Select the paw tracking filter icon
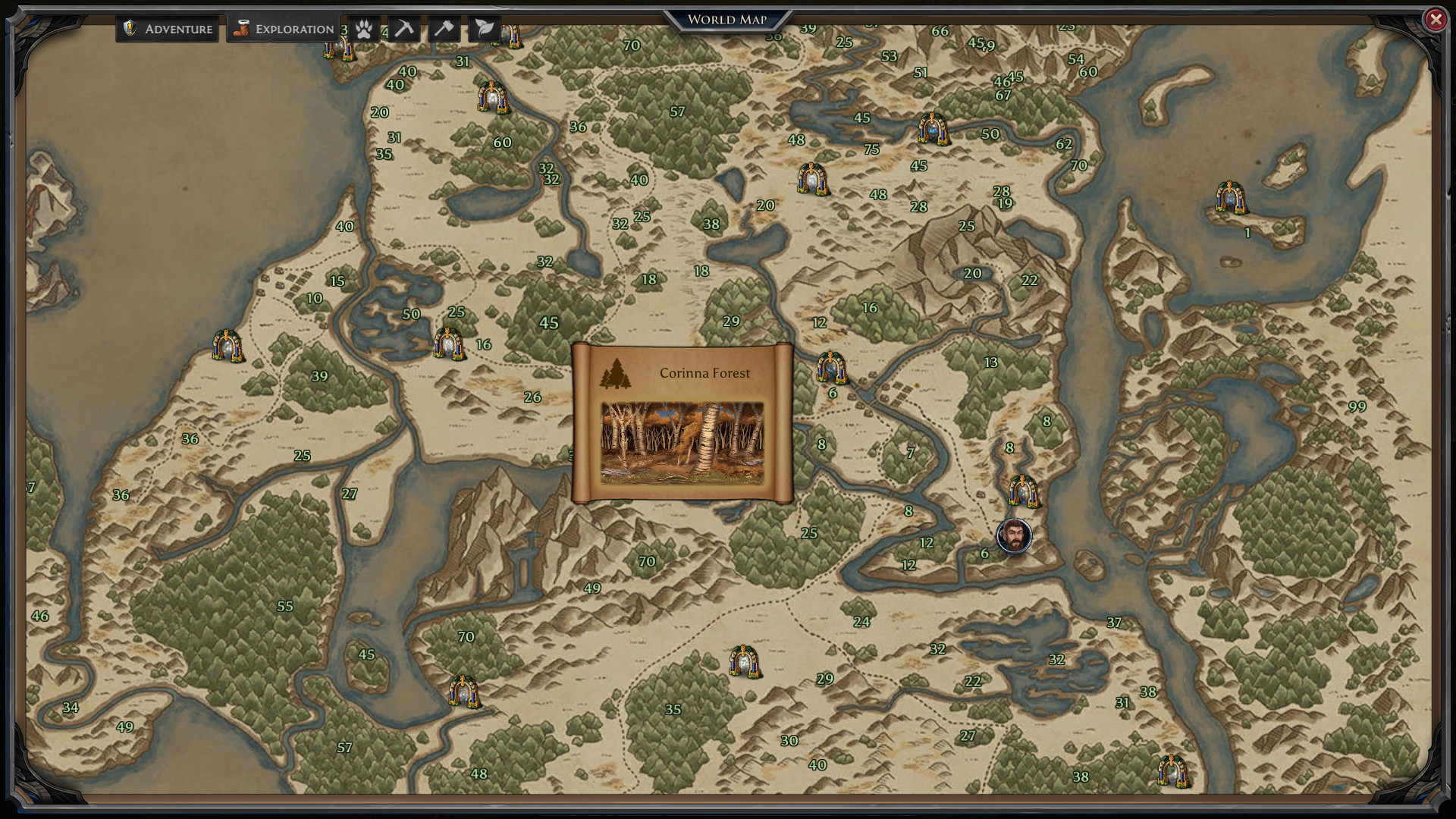The height and width of the screenshot is (819, 1456). coord(362,28)
